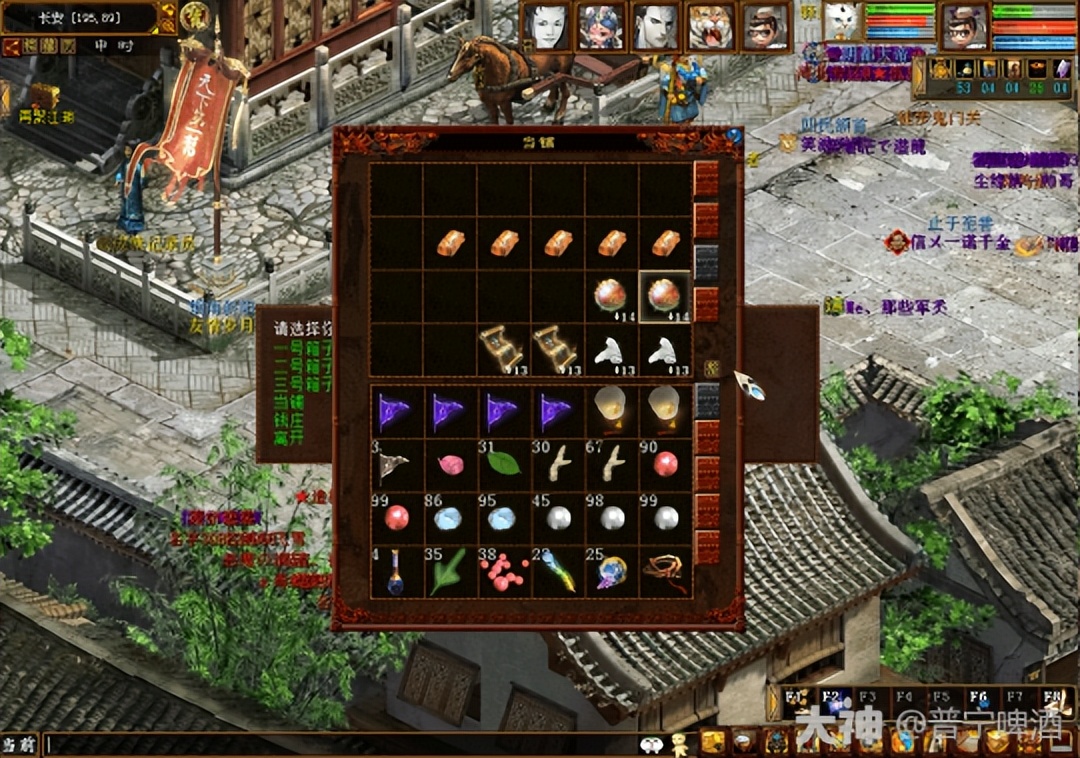Screen dimensions: 1080x758
Task: Click the rainbow feather item
Action: pyautogui.click(x=557, y=573)
